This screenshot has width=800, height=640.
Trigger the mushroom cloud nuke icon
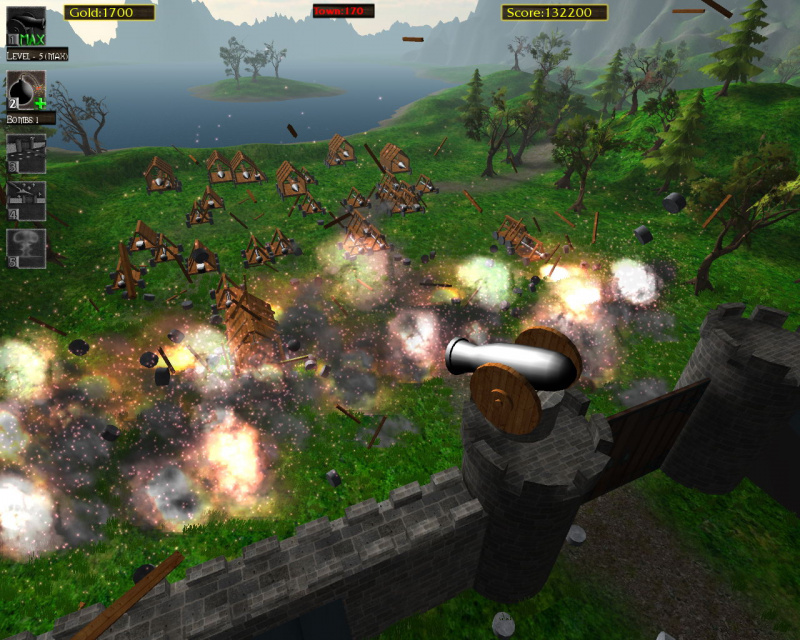(x=26, y=248)
